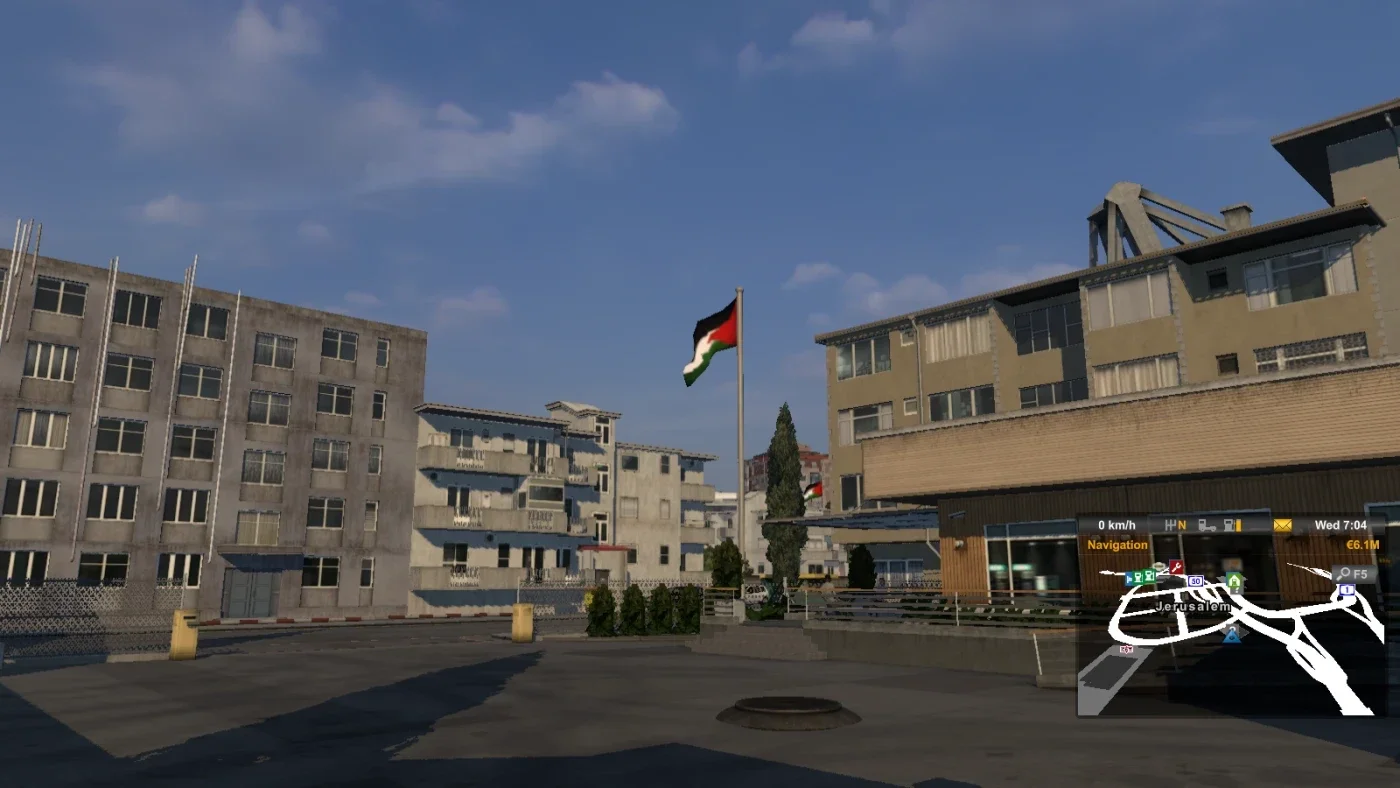Switch to the Navigation tab
Viewport: 1400px width, 788px height.
(1117, 545)
